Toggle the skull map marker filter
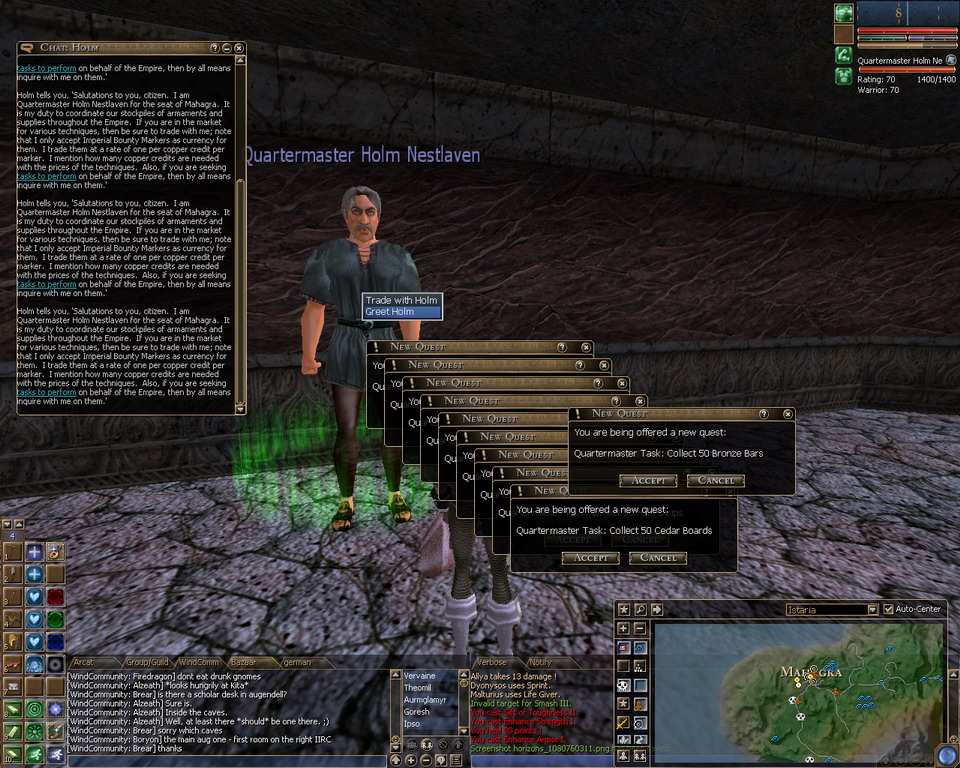Image resolution: width=960 pixels, height=768 pixels. coord(623,686)
